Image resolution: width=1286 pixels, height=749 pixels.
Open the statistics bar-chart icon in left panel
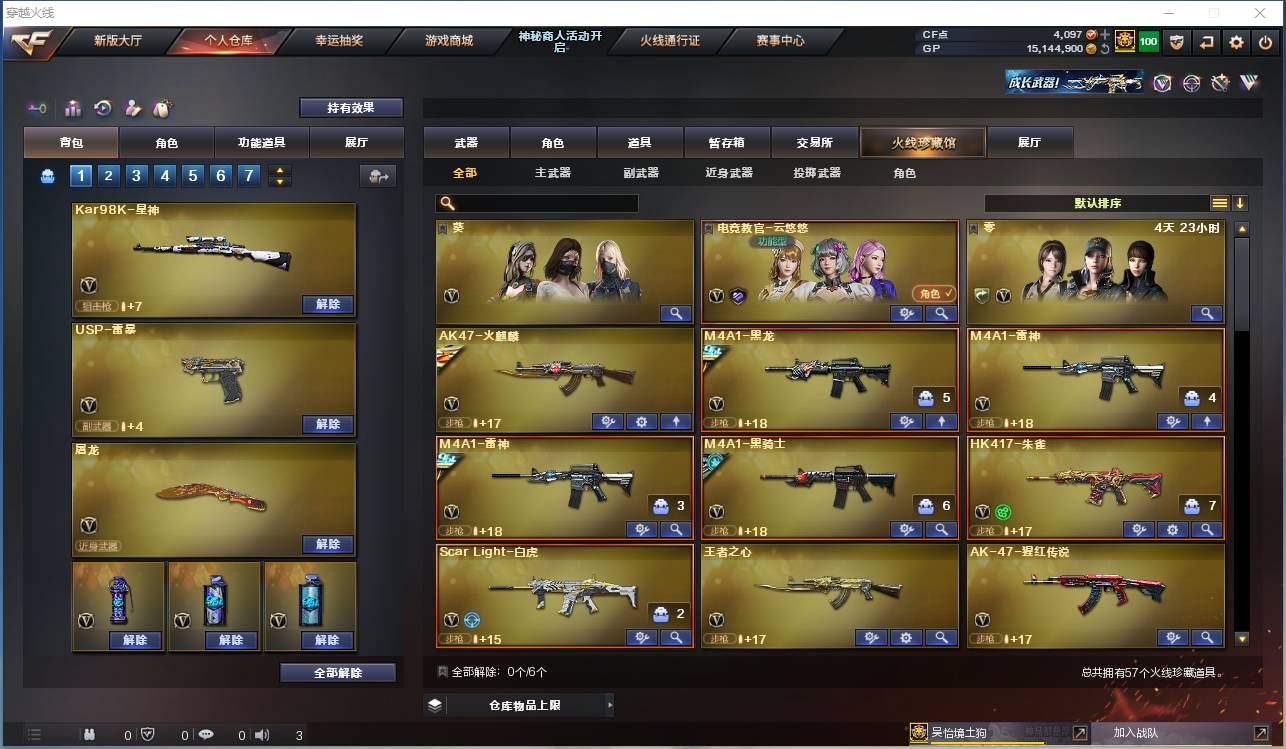[x=73, y=108]
